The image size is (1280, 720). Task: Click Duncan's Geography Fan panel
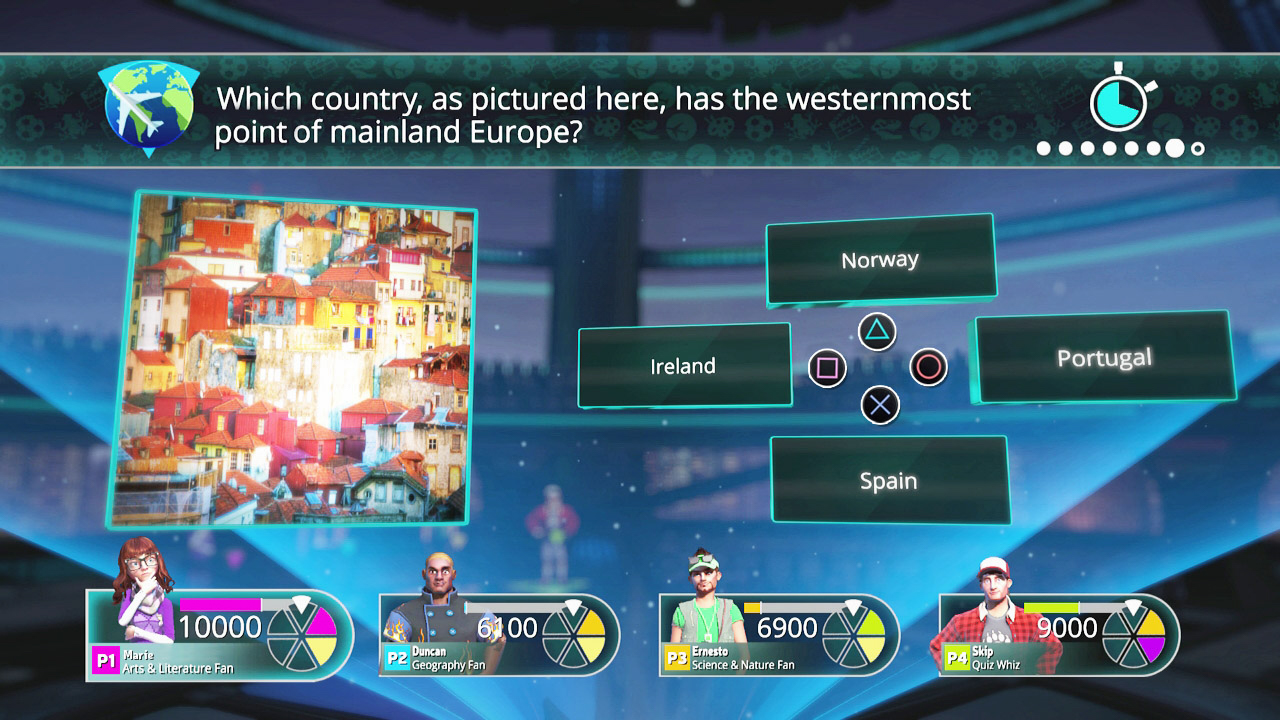pos(500,636)
